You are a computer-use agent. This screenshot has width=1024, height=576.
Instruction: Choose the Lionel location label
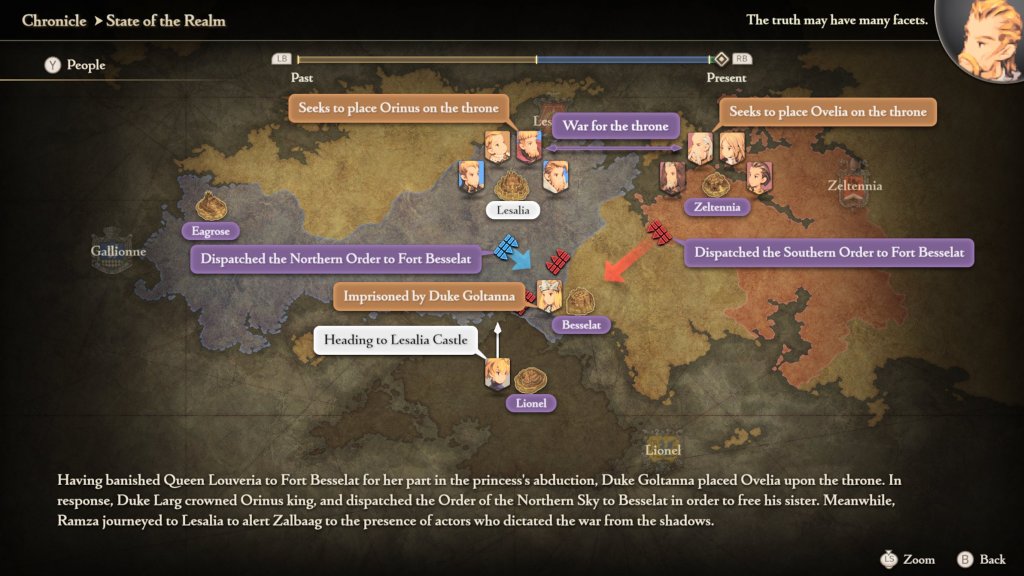pos(530,403)
